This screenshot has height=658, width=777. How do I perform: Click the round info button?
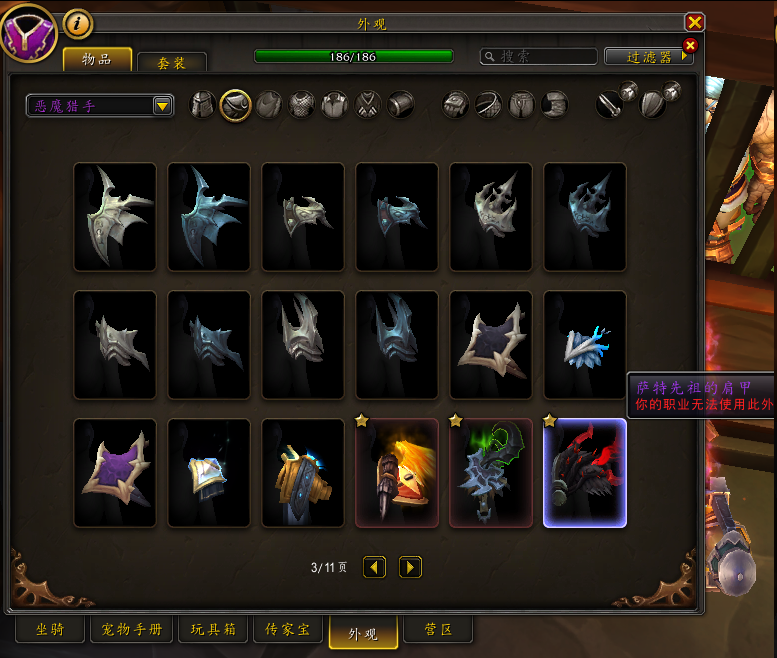click(x=77, y=22)
